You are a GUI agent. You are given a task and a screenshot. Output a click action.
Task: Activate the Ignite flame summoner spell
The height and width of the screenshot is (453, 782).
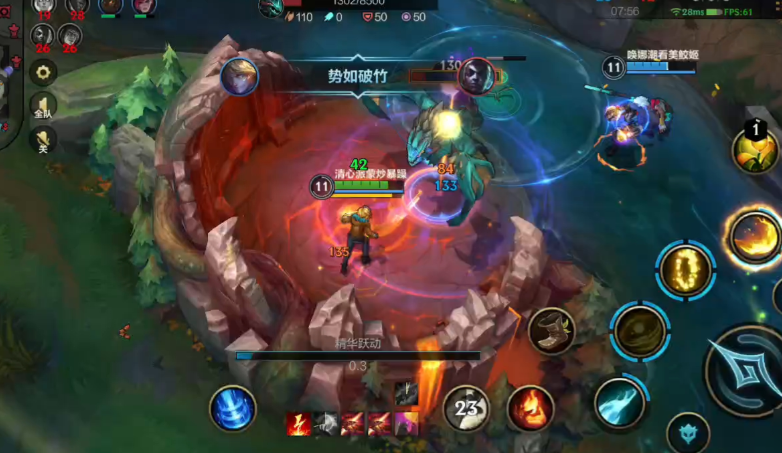(529, 409)
